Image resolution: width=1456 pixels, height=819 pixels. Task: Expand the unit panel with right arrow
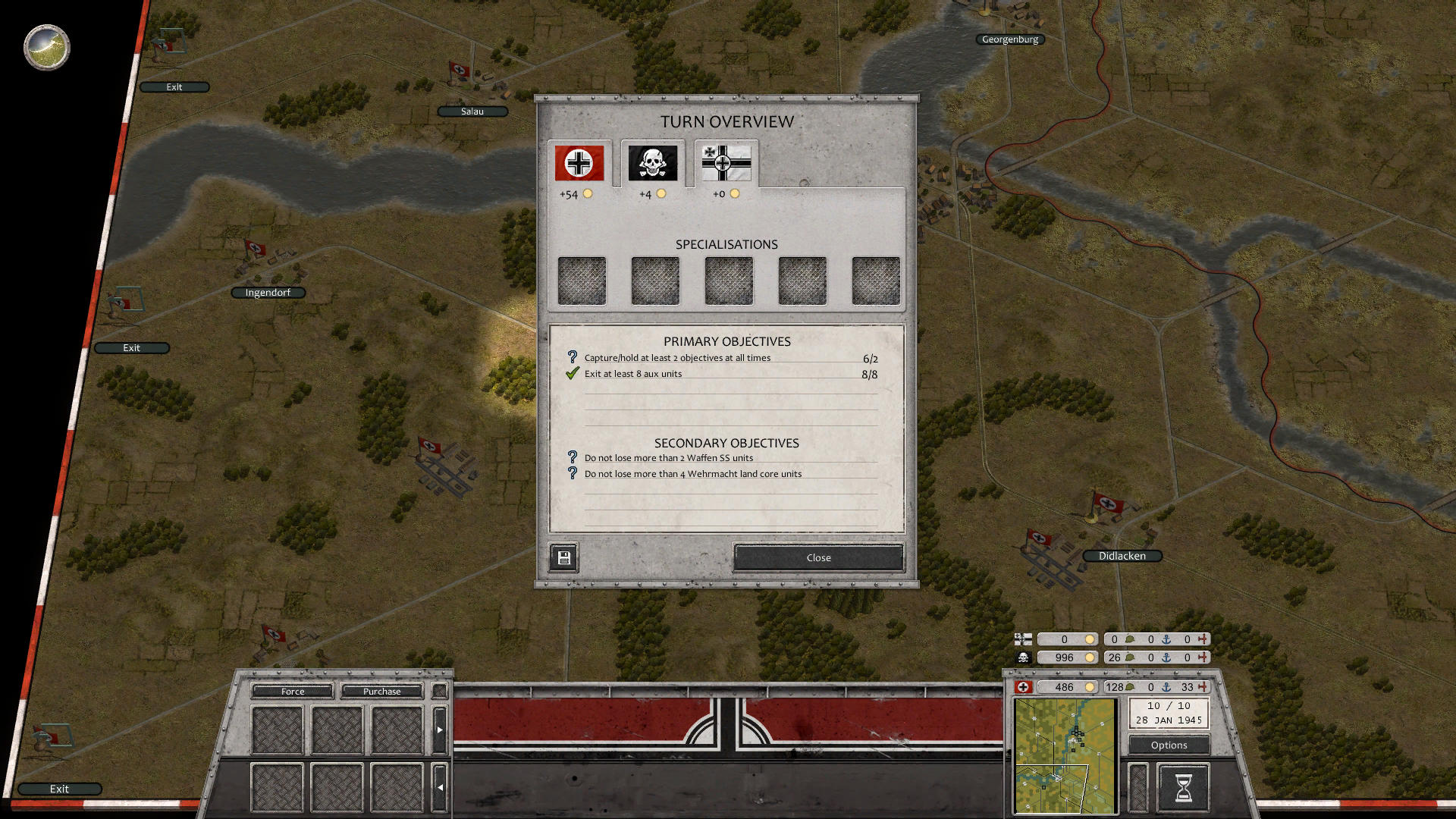click(440, 728)
